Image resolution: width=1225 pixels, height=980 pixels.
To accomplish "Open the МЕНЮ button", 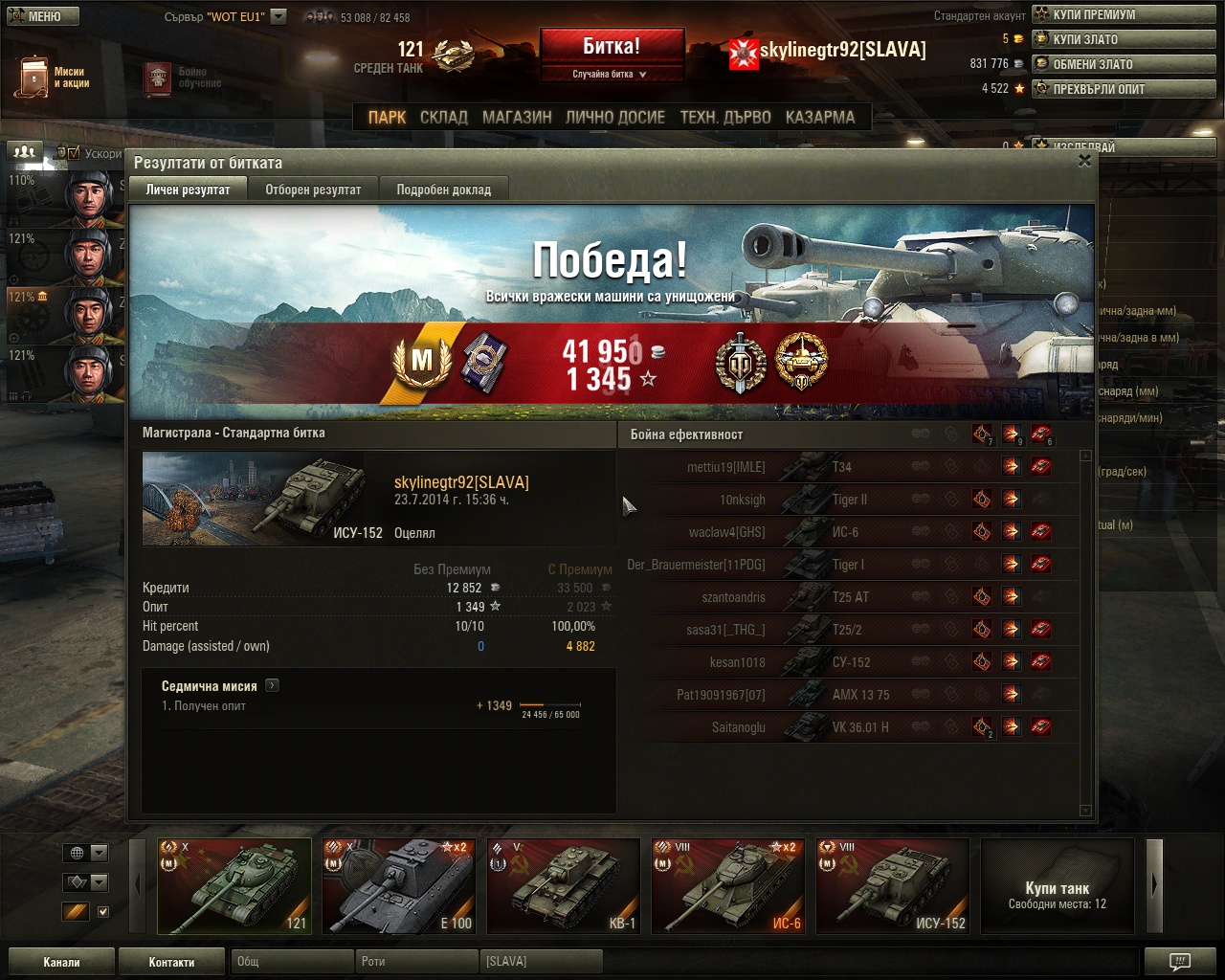I will 42,16.
